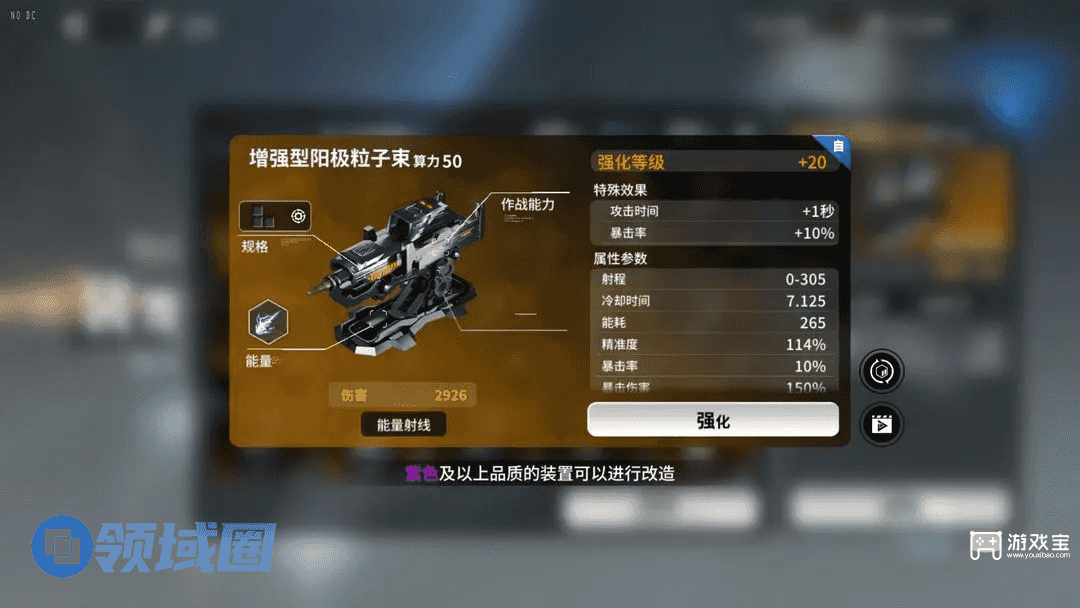This screenshot has width=1080, height=608.
Task: Open the blue document icon on panel corner
Action: point(838,147)
